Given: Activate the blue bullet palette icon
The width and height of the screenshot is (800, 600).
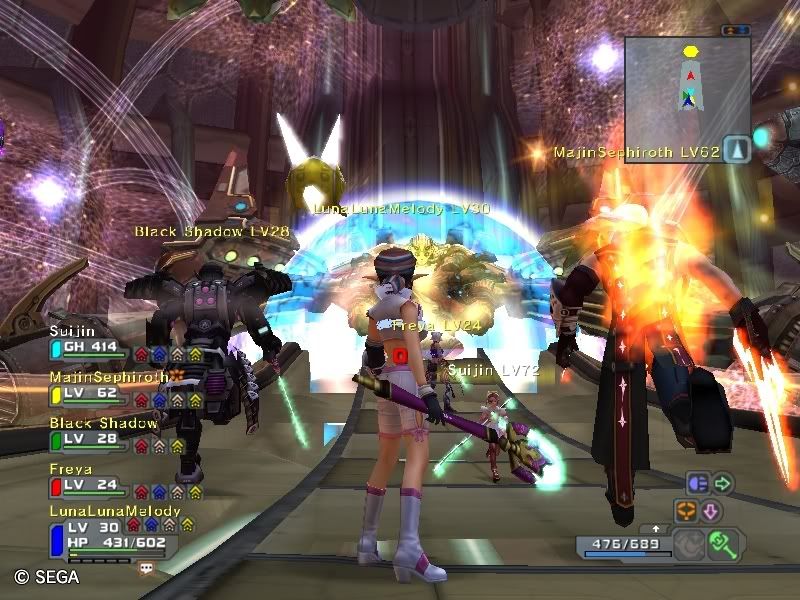Looking at the screenshot, I should (698, 484).
